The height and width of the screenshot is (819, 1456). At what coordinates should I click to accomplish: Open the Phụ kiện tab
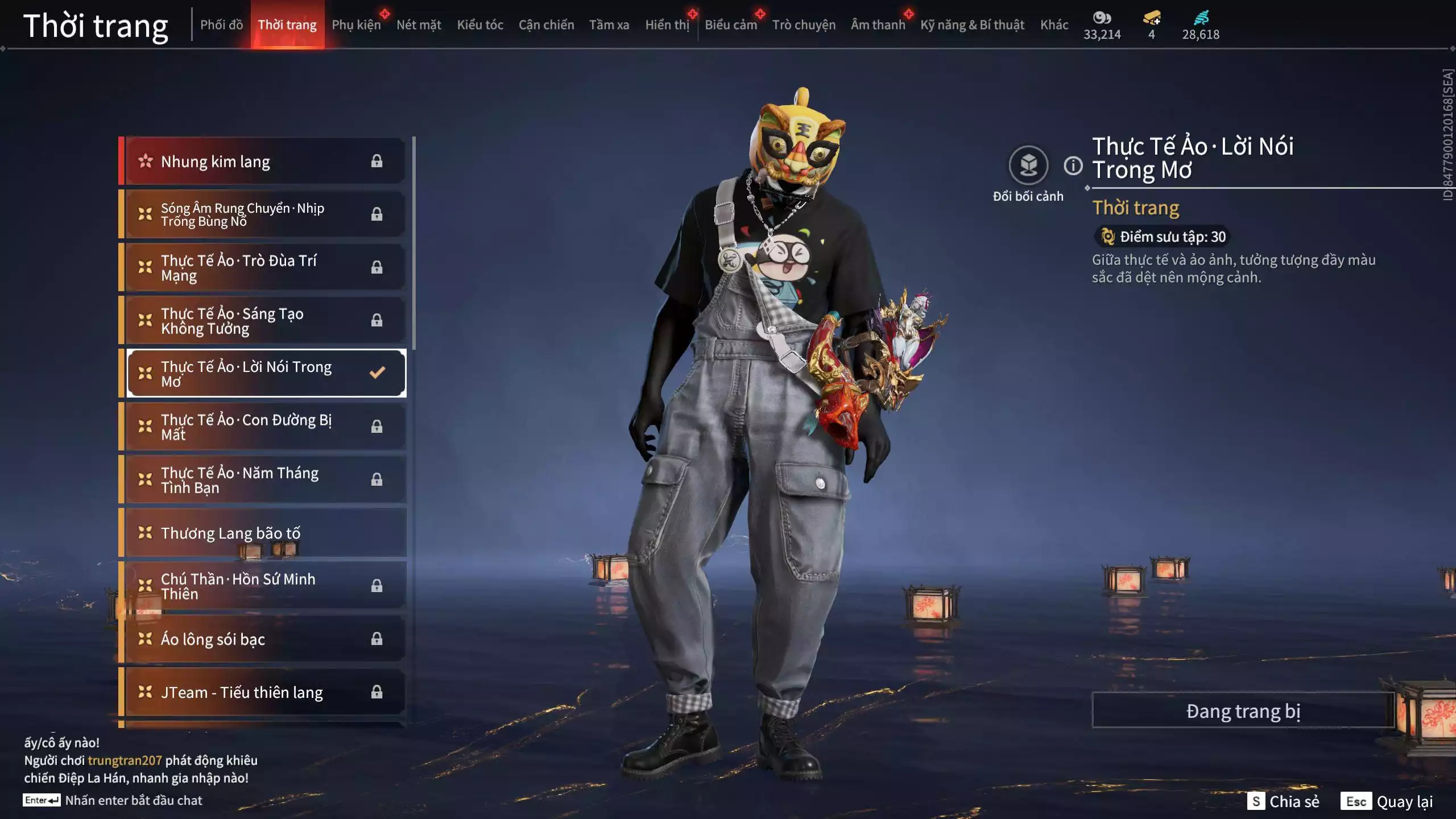click(x=356, y=25)
